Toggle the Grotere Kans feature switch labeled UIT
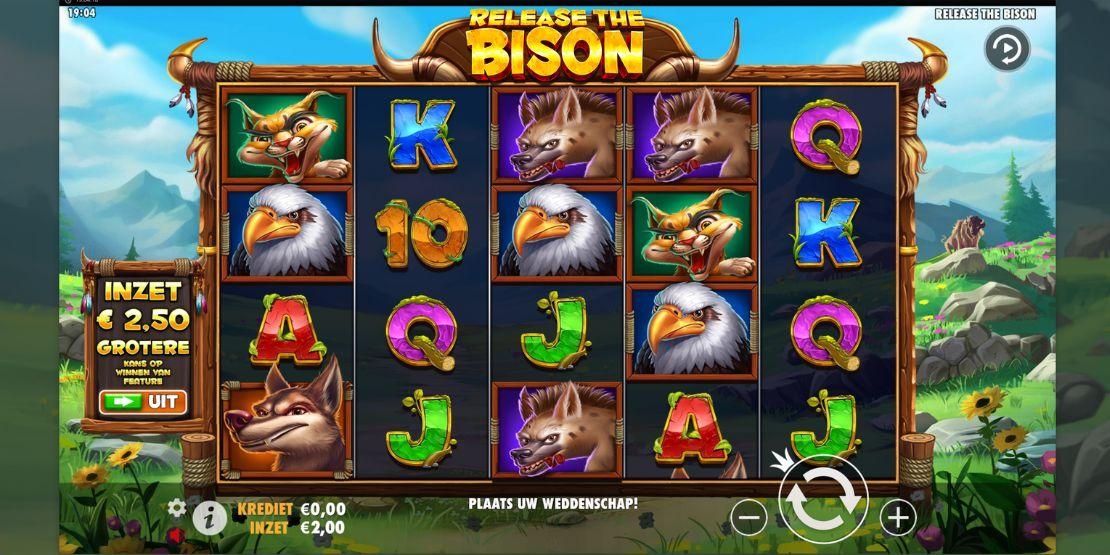This screenshot has height=555, width=1110. pos(142,402)
